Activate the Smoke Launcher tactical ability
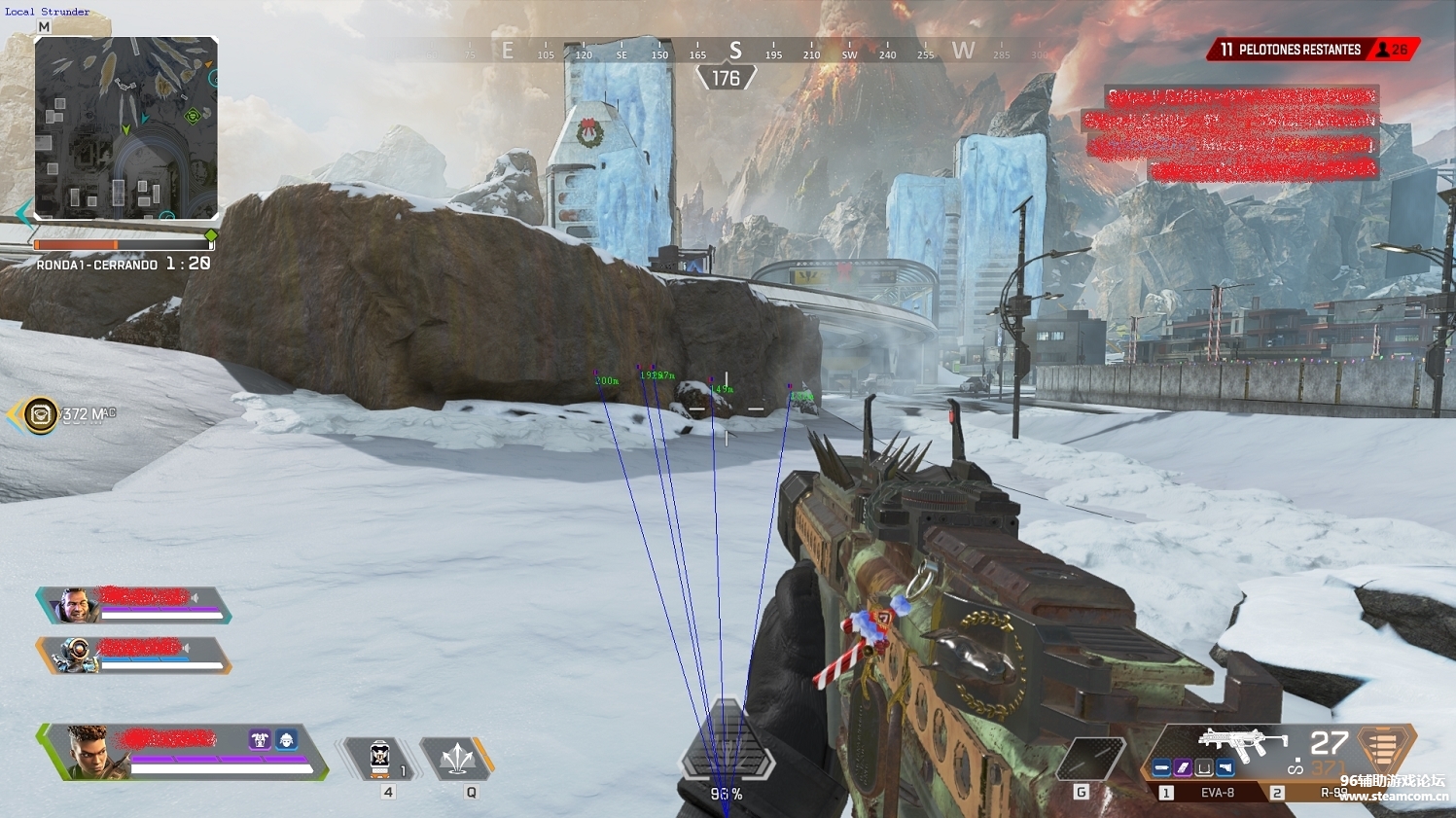The height and width of the screenshot is (818, 1456). point(457,759)
